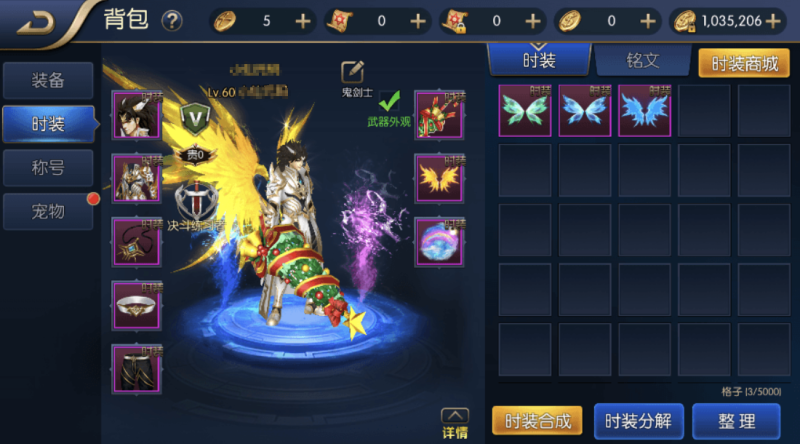Switch to the 装备 tab

(x=48, y=81)
